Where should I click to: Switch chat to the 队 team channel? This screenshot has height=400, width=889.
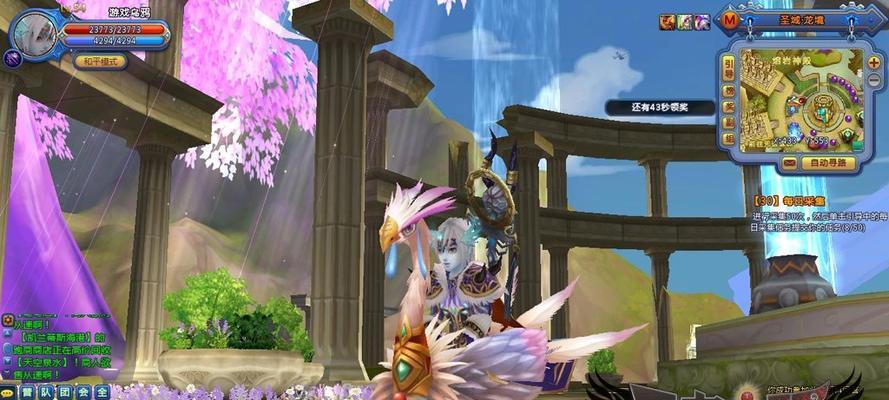47,392
